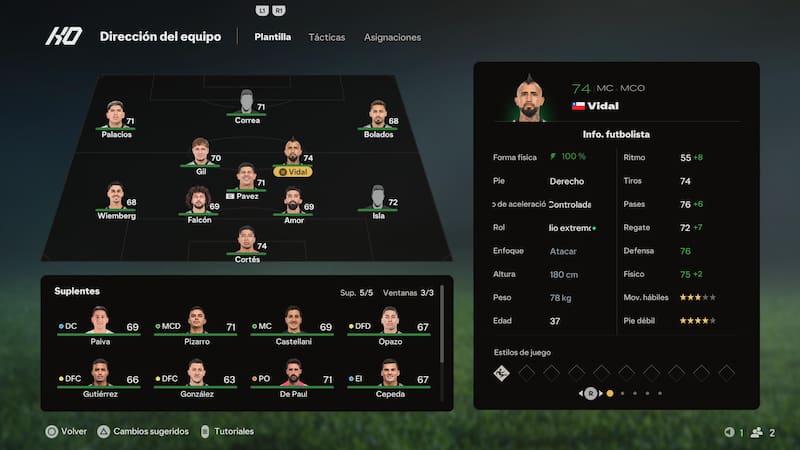The width and height of the screenshot is (800, 450).
Task: Choose midfielder Gil on the pitch
Action: [x=201, y=156]
